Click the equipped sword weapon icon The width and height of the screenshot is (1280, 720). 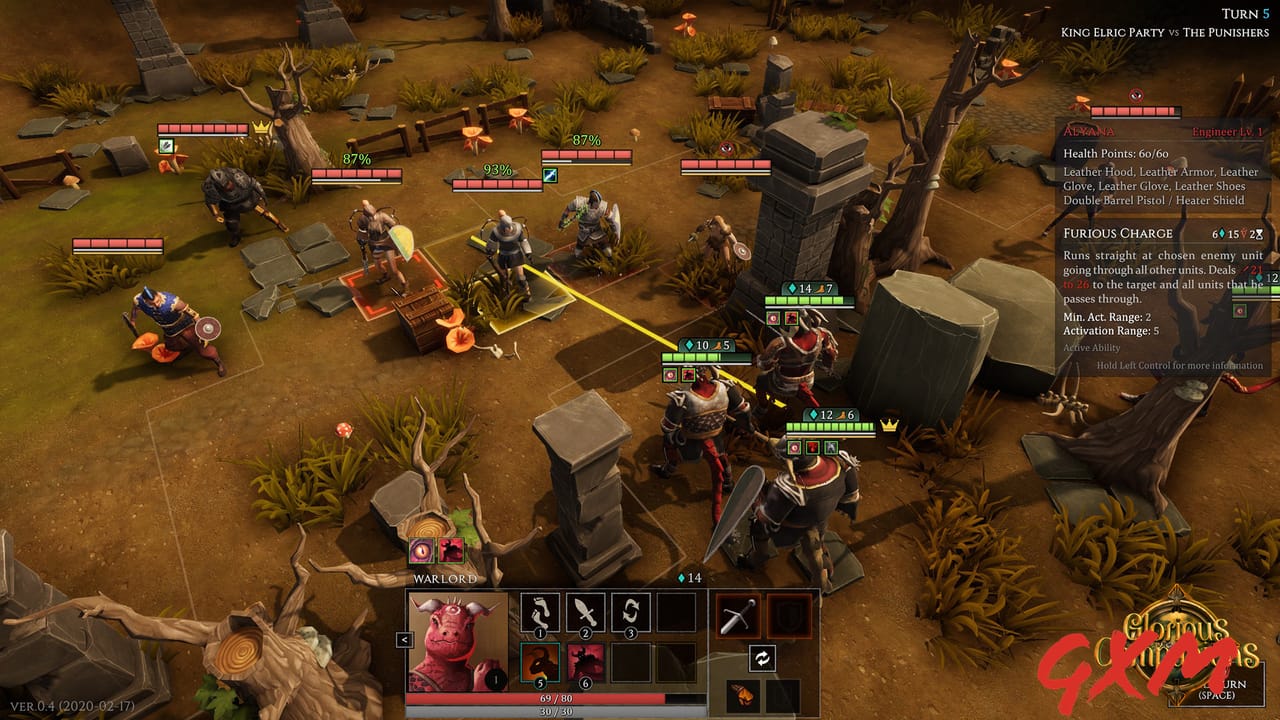[x=738, y=616]
